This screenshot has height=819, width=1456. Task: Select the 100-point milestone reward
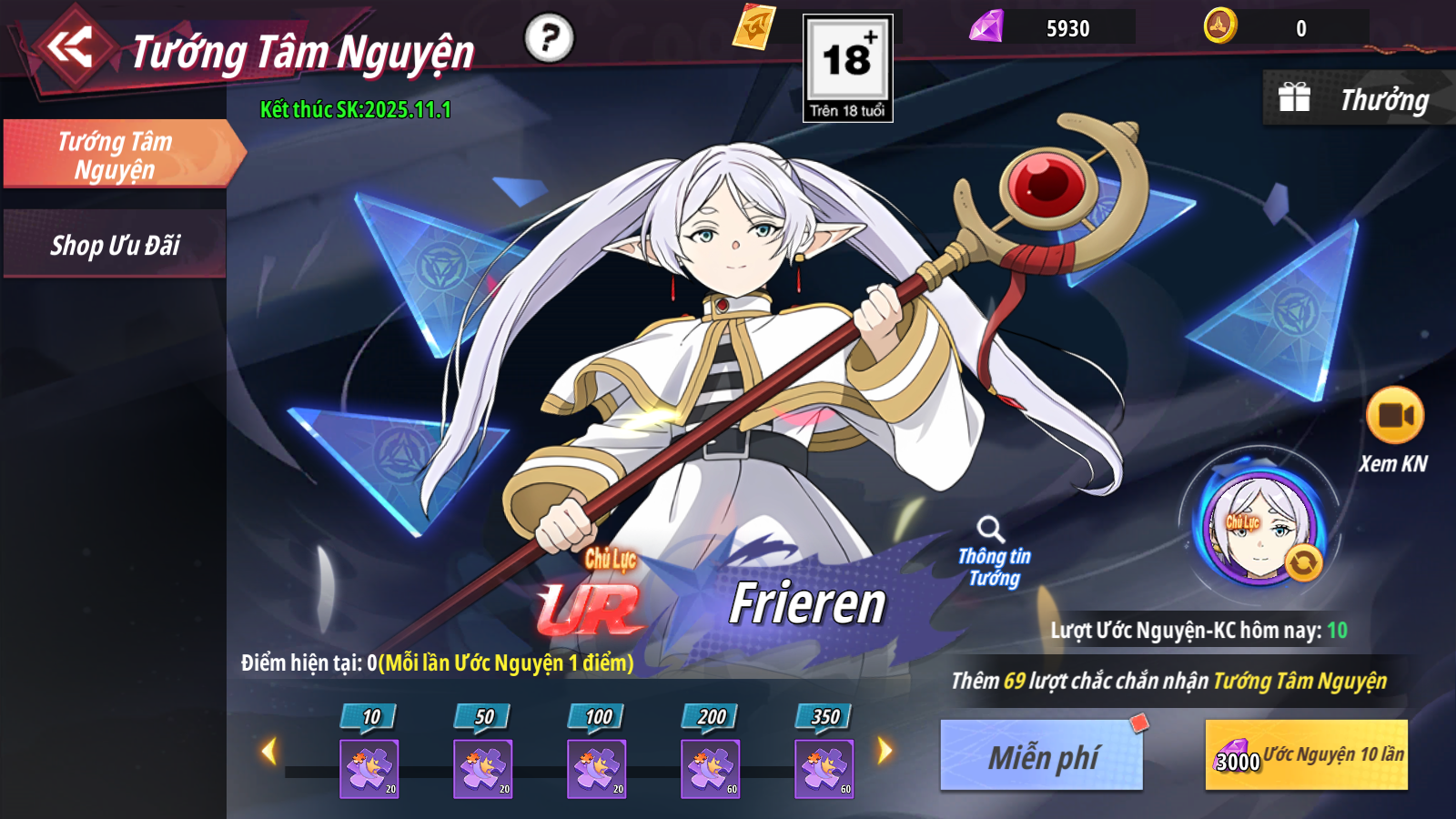pyautogui.click(x=596, y=769)
